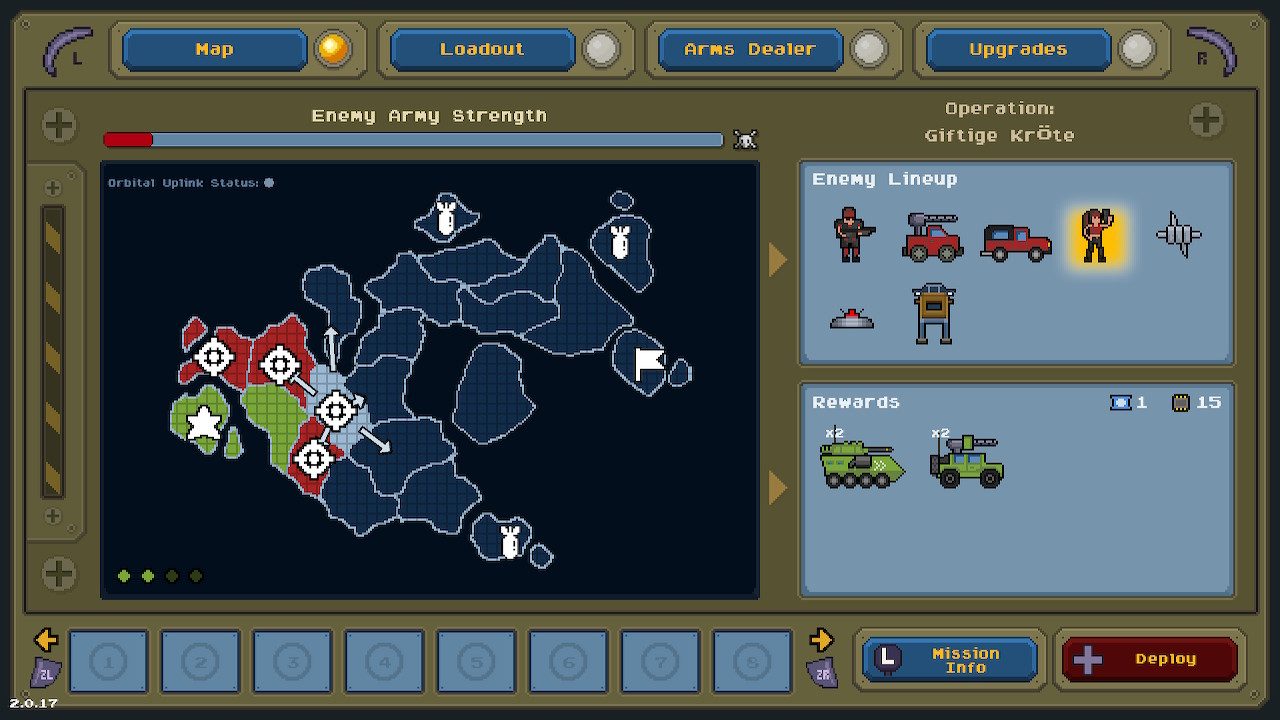
Task: Expand the Rewards panel arrow
Action: (x=775, y=488)
